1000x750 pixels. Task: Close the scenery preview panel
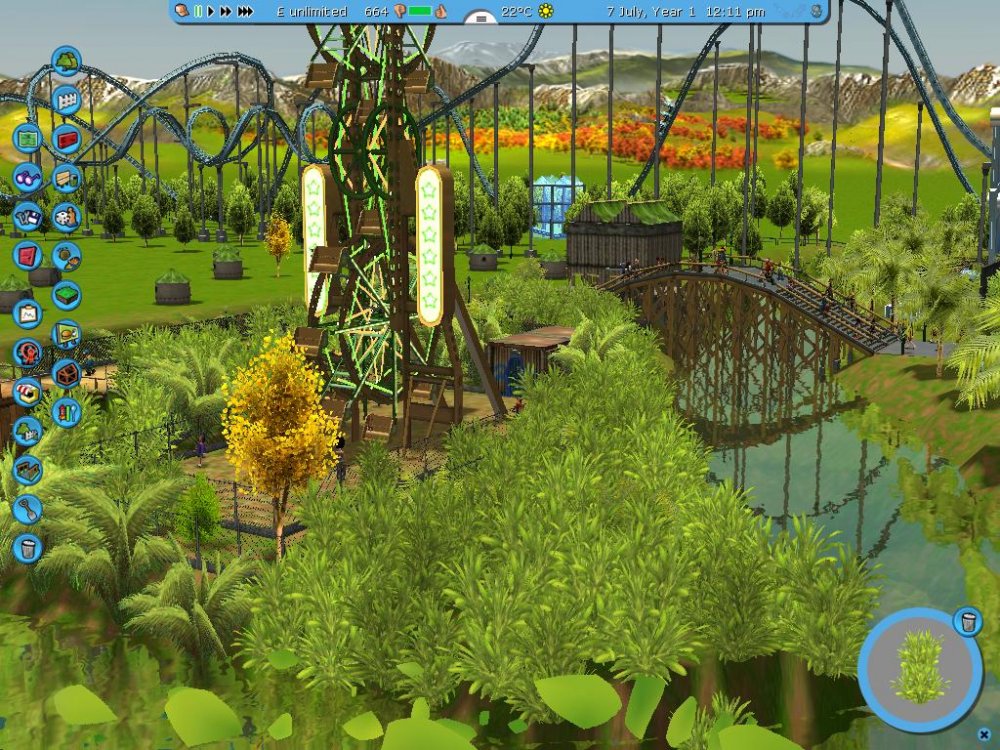[984, 734]
